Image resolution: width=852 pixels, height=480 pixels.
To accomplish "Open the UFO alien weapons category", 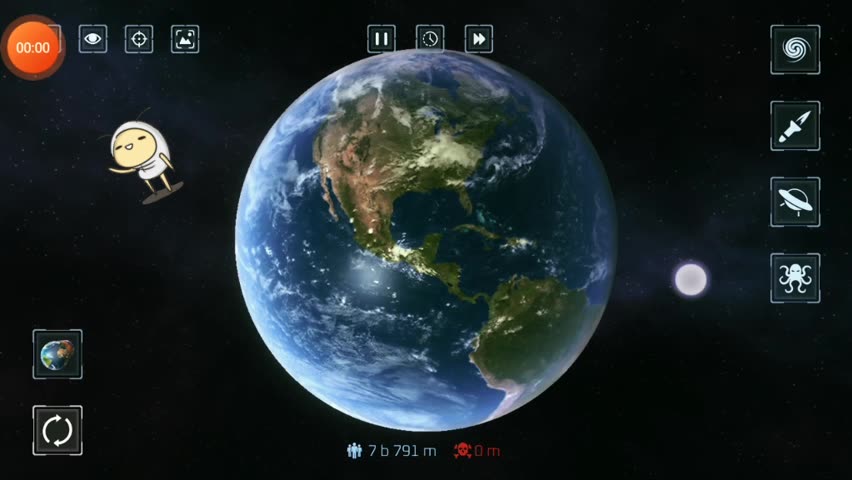I will 795,201.
